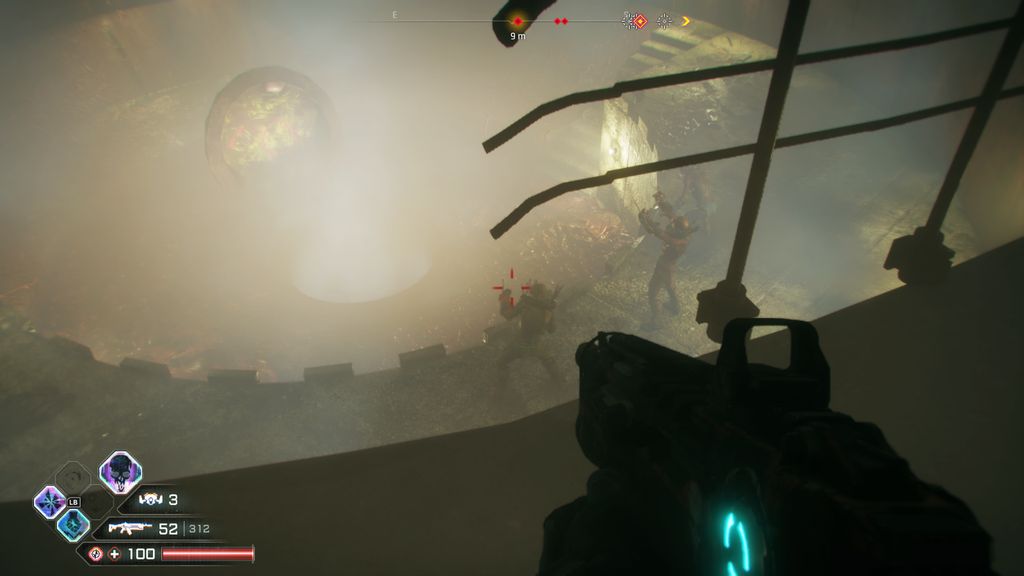This screenshot has width=1024, height=576.
Task: Select the assault rifle weapon icon
Action: point(130,529)
